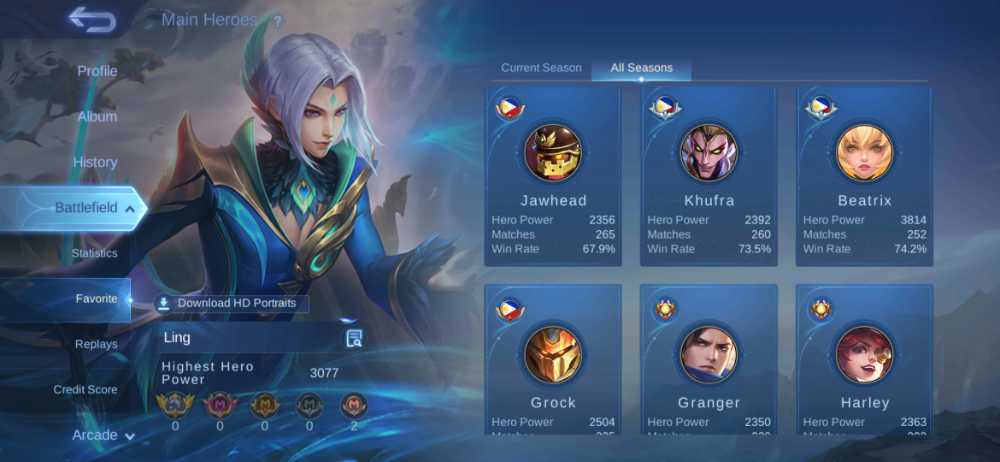The width and height of the screenshot is (1000, 462).
Task: Choose the Khufra hero card
Action: 709,176
